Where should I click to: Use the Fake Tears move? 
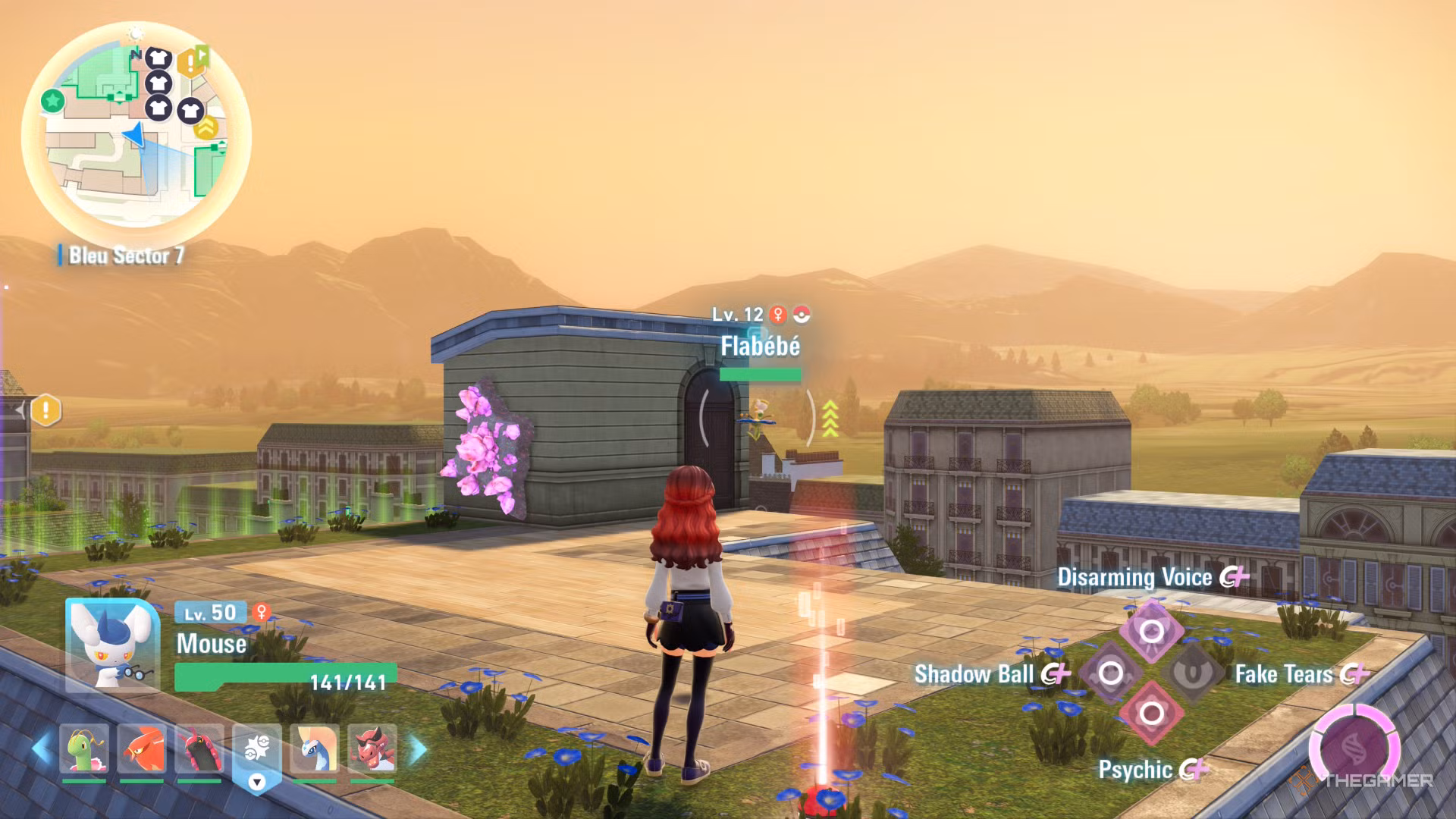point(1192,673)
